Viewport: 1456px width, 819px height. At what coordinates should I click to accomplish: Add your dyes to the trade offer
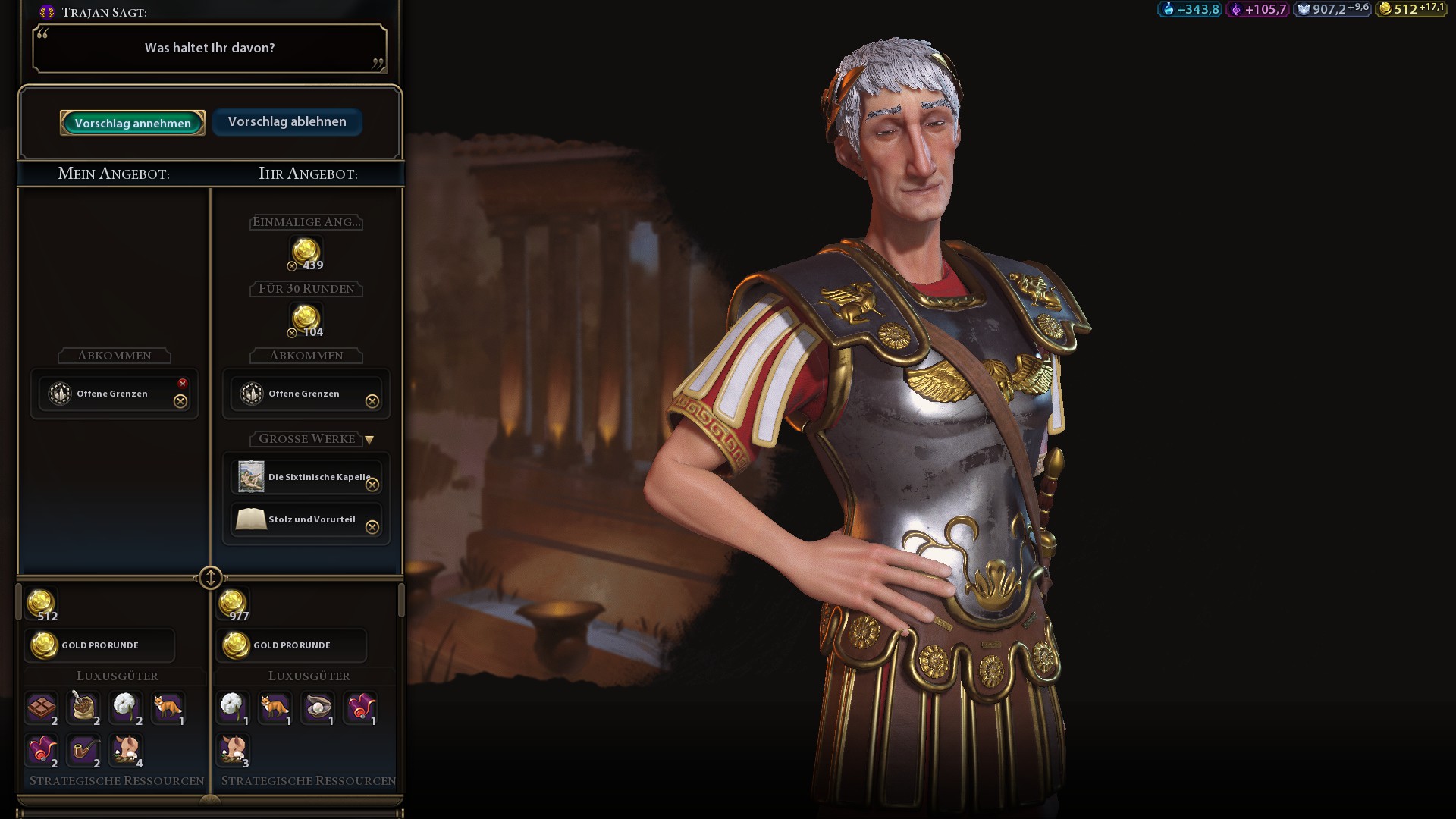(42, 751)
